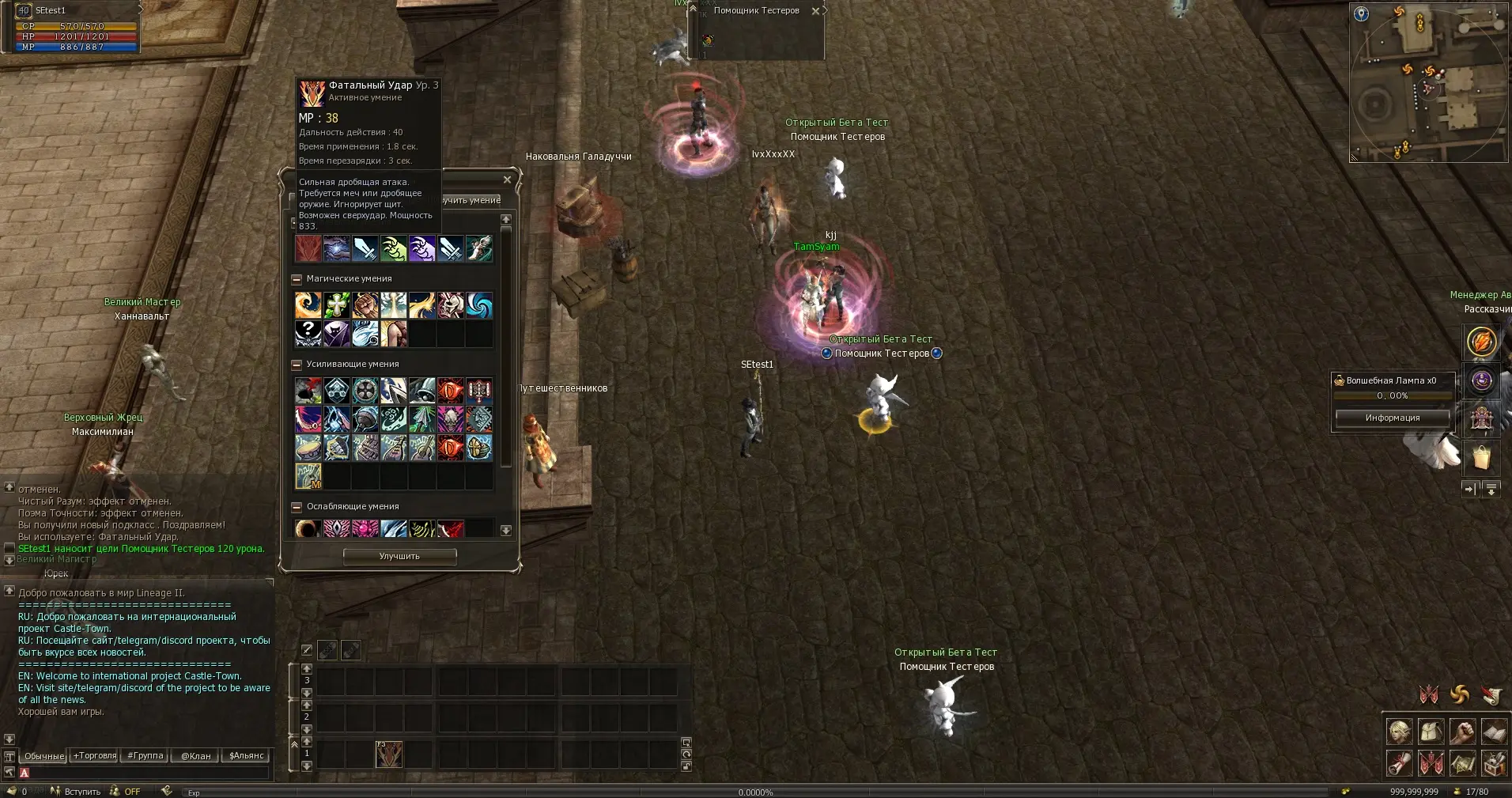Open the Информация button for the magic lamp
Viewport: 1512px width, 798px height.
(x=1392, y=418)
